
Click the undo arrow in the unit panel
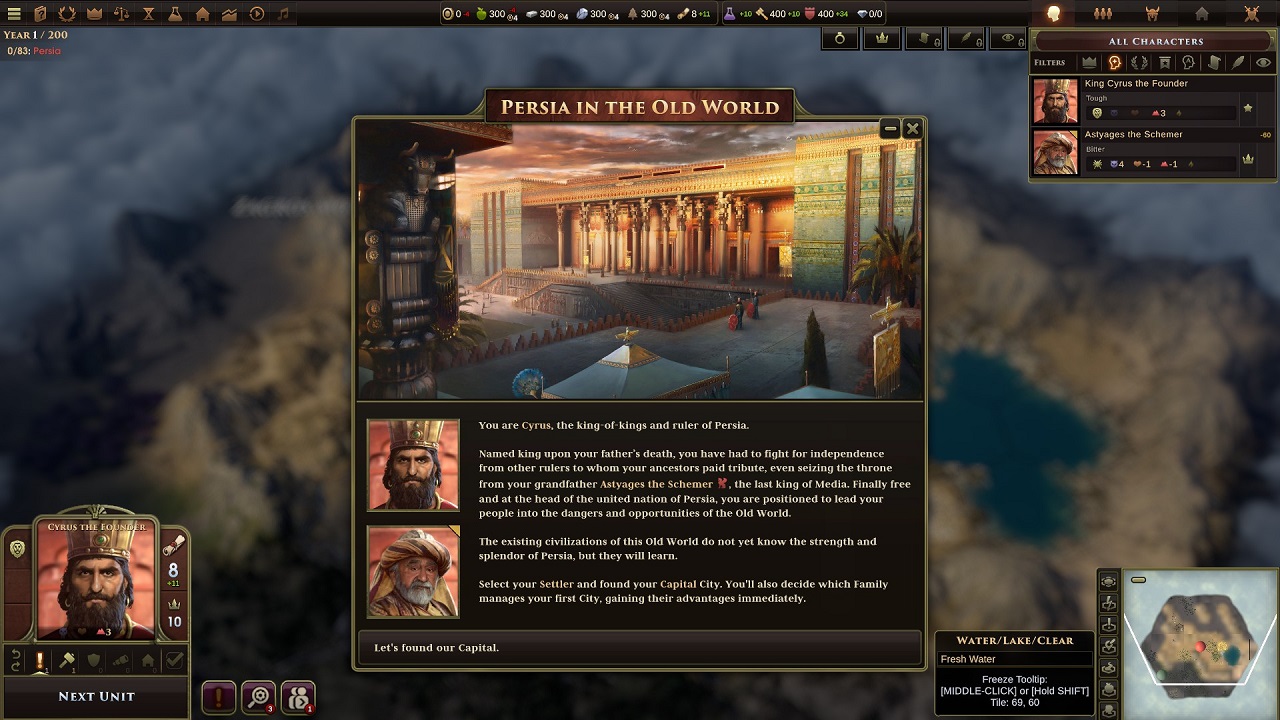pos(16,660)
